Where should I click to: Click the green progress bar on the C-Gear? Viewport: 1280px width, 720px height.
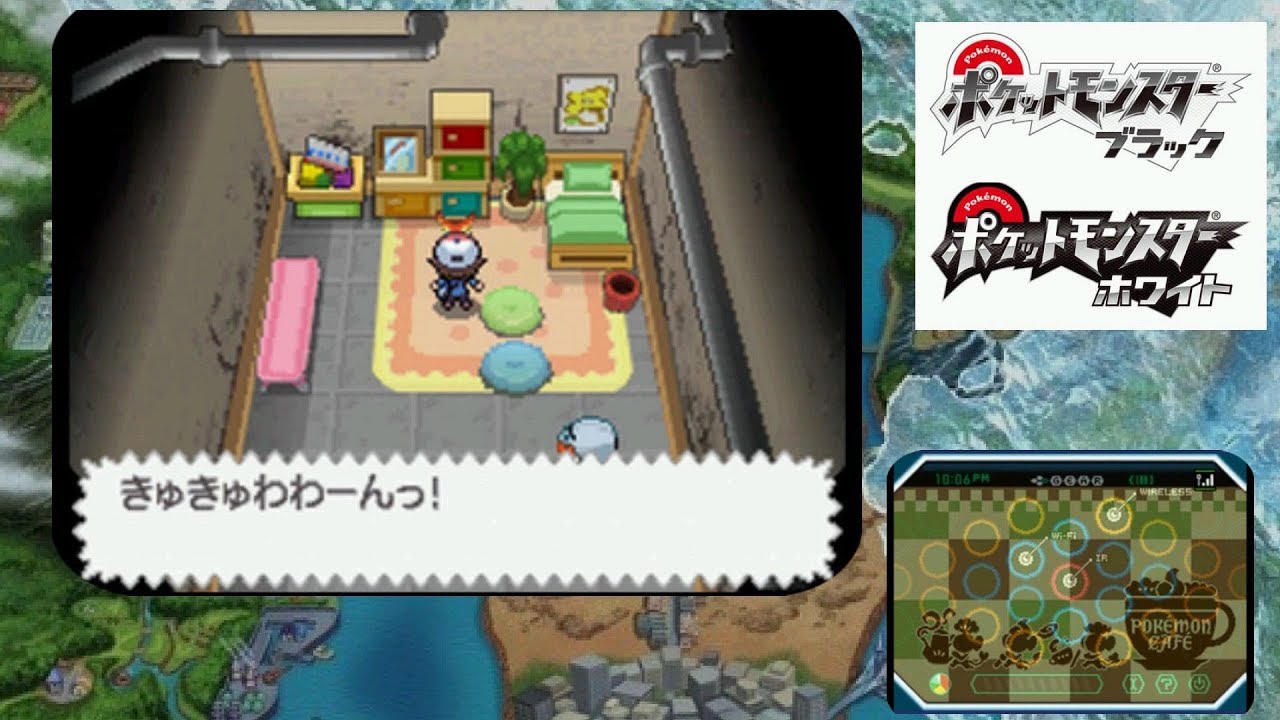pos(1036,682)
